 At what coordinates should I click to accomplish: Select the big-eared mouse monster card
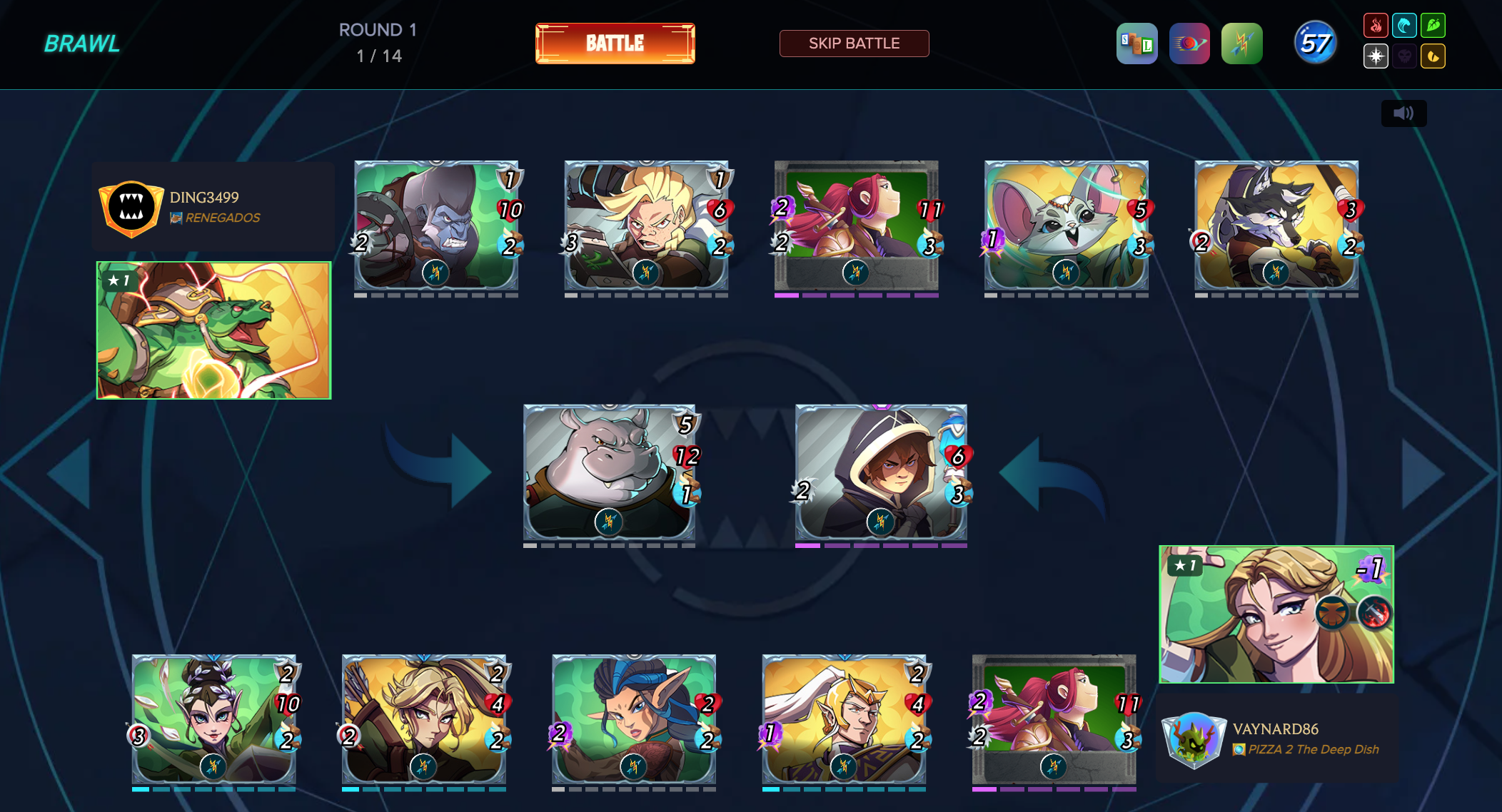click(1066, 225)
